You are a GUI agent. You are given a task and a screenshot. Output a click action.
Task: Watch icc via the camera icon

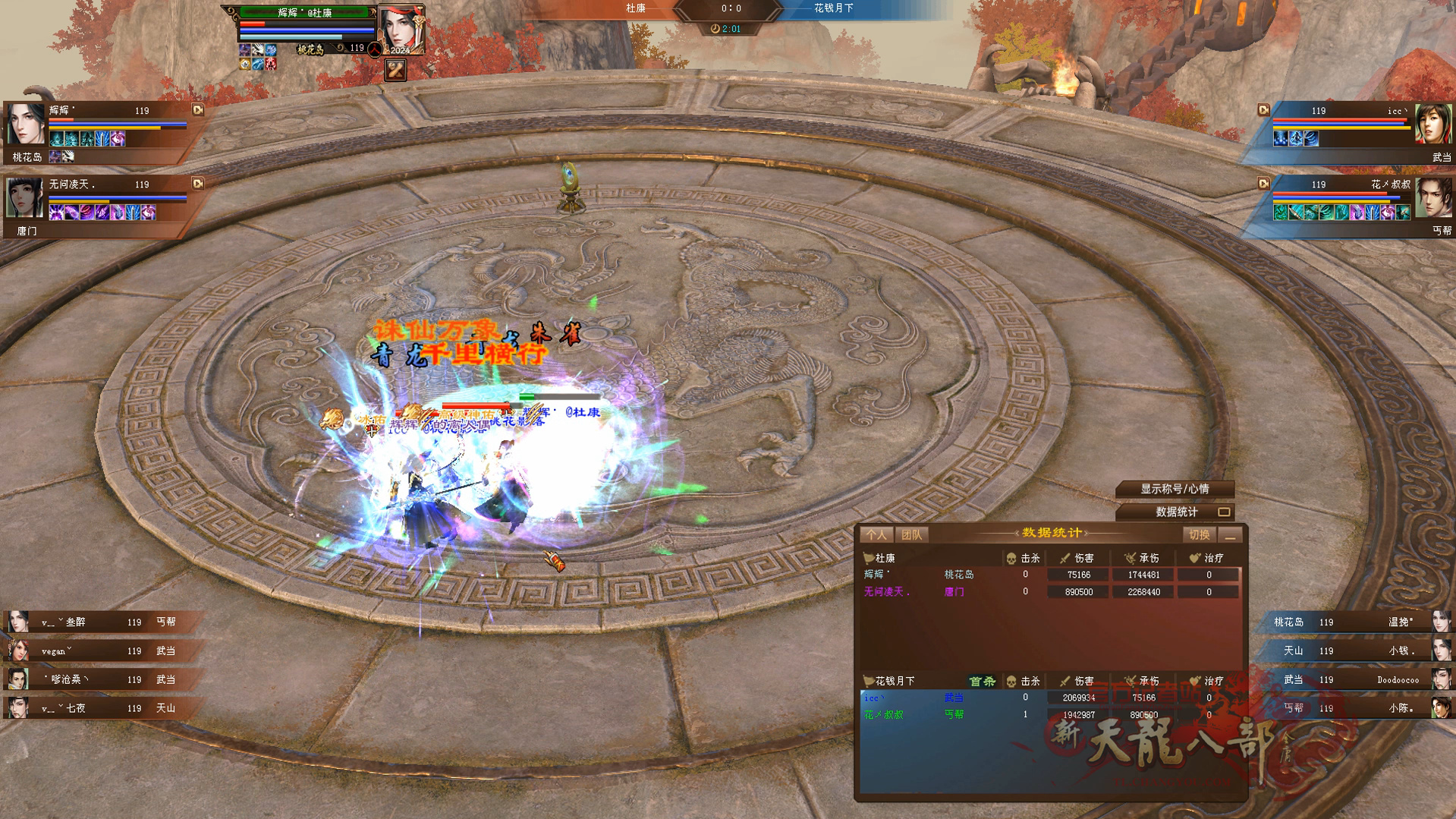point(1263,110)
